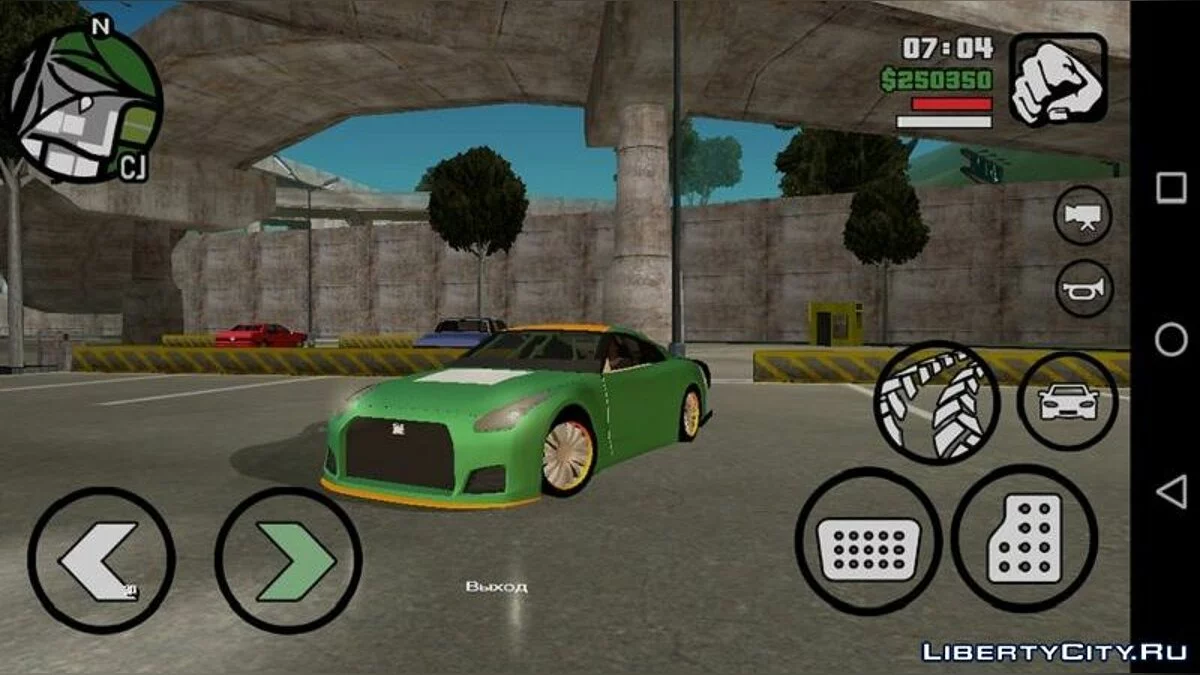Steer left with the left arrow button

[x=101, y=560]
